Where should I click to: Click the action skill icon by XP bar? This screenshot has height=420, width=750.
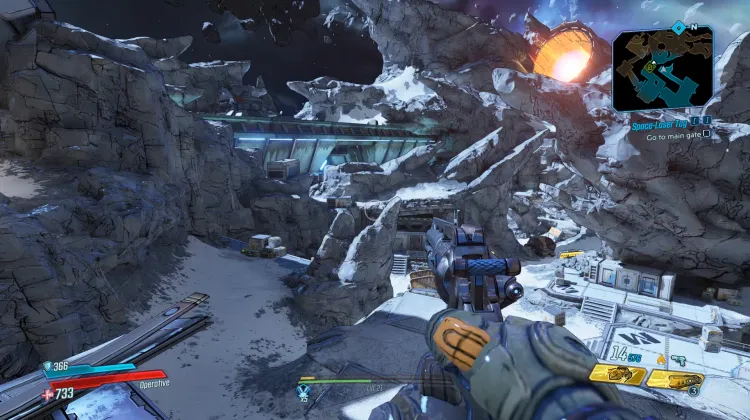305,391
